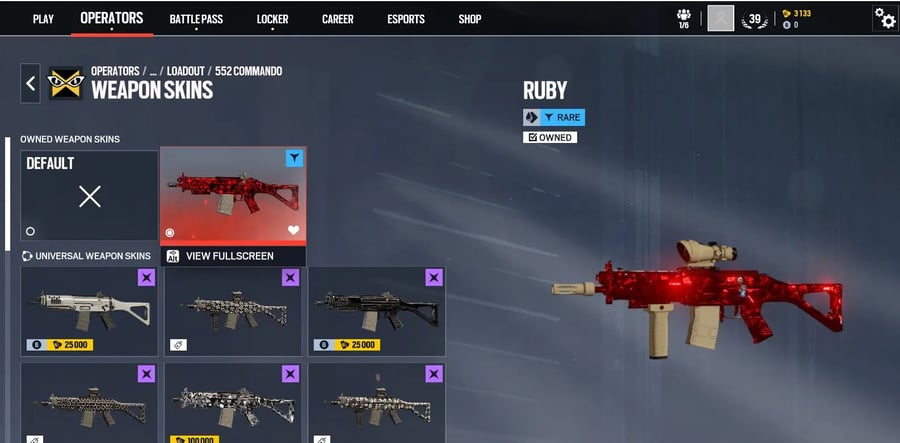Choose the white weapon skin priced 25000
Viewport: 900px width, 443px height.
click(x=89, y=311)
